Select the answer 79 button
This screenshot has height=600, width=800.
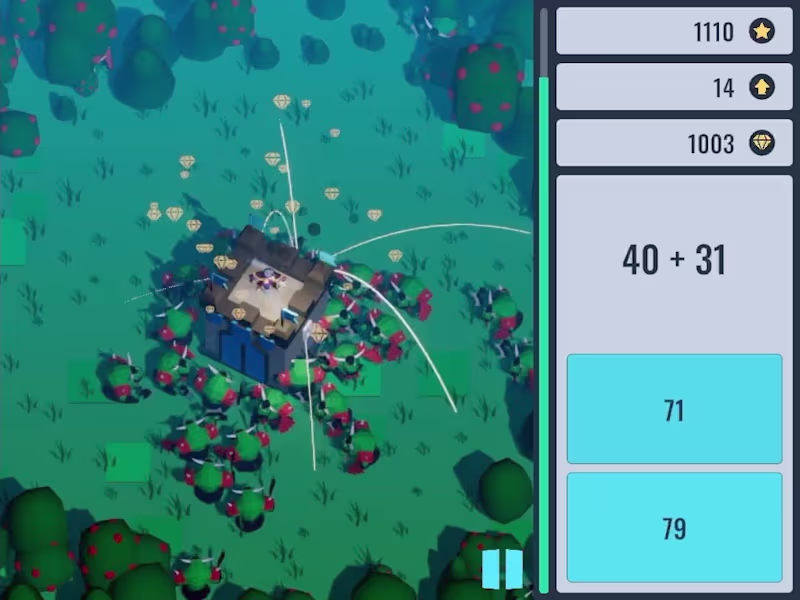[674, 528]
